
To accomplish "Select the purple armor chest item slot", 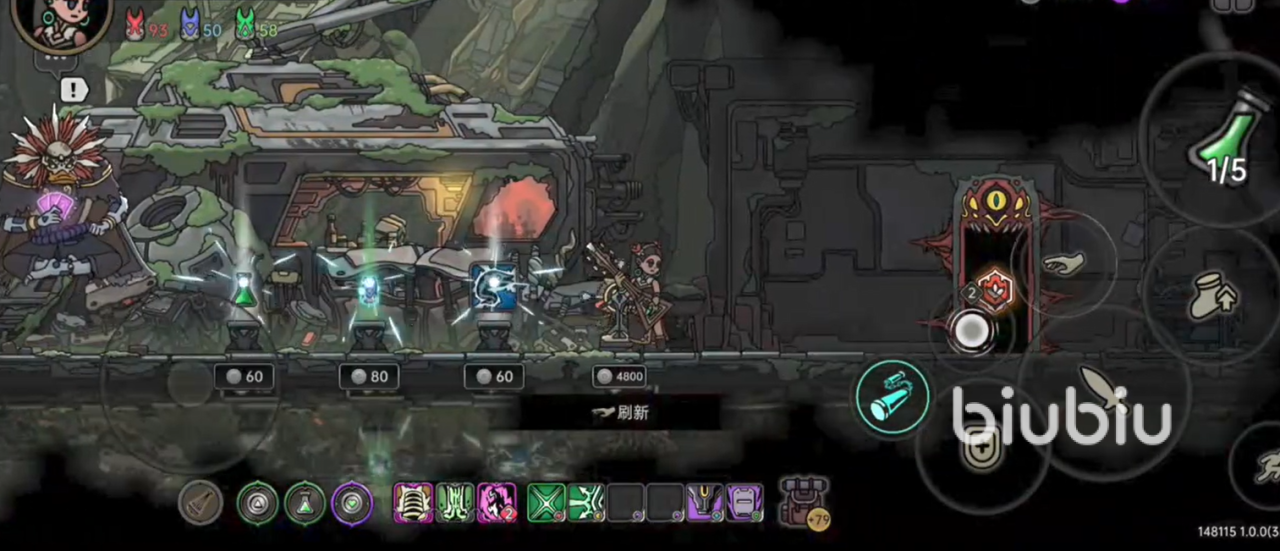I will pyautogui.click(x=744, y=502).
